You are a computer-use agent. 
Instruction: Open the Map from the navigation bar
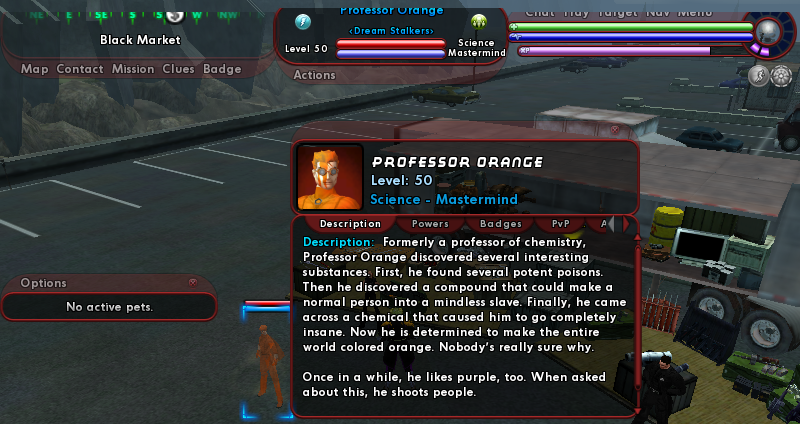35,69
